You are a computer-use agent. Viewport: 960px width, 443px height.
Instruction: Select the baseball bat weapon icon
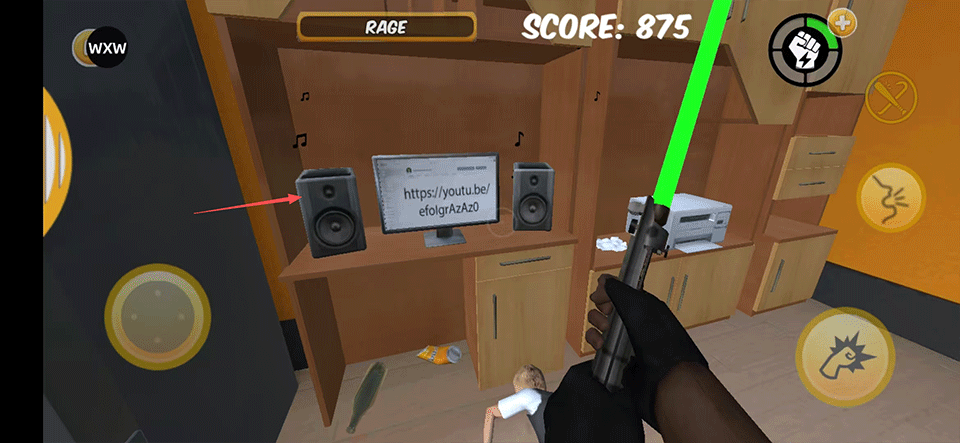tap(890, 99)
